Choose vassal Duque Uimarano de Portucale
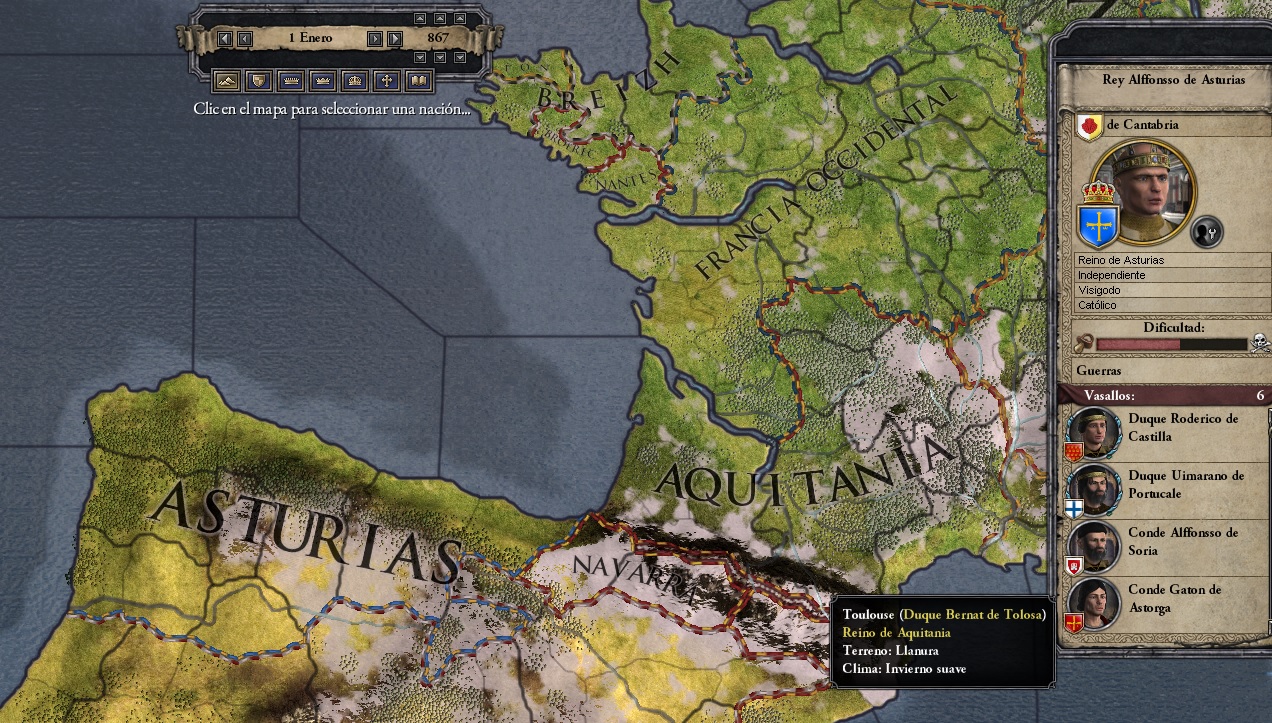The height and width of the screenshot is (723, 1272). [1160, 485]
